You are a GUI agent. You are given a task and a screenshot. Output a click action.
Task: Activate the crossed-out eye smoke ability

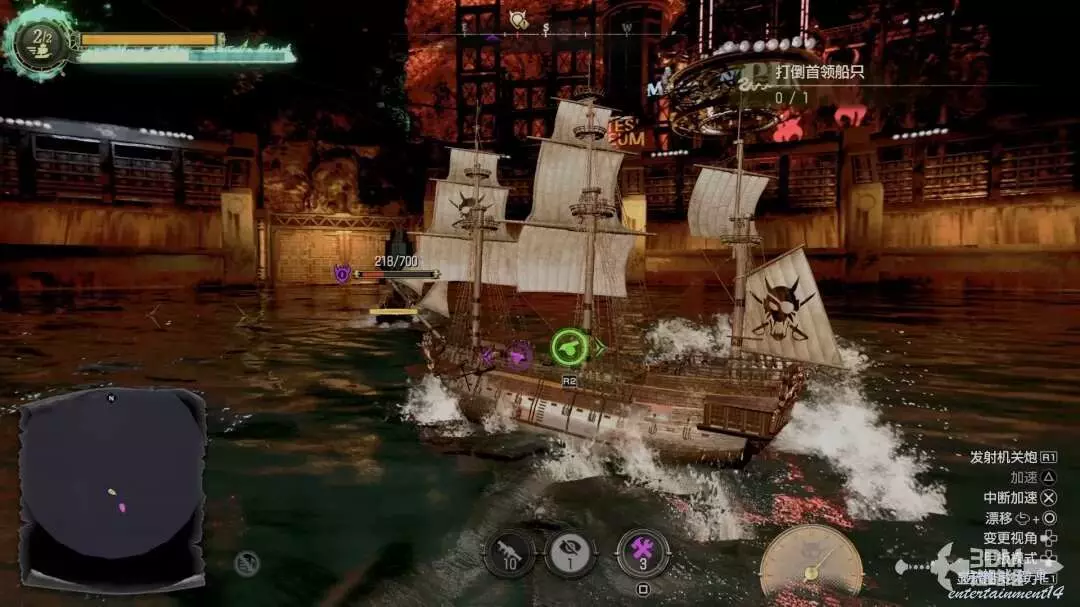(x=570, y=553)
